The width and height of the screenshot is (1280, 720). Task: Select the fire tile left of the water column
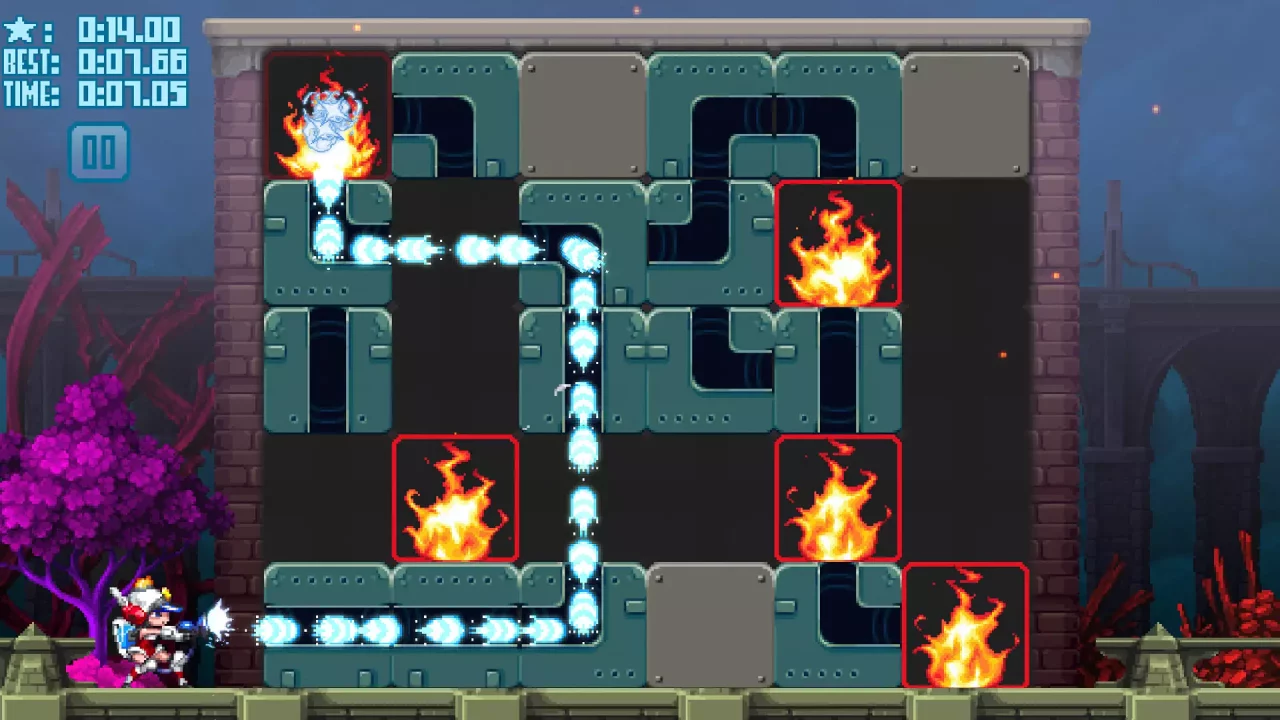tap(457, 498)
